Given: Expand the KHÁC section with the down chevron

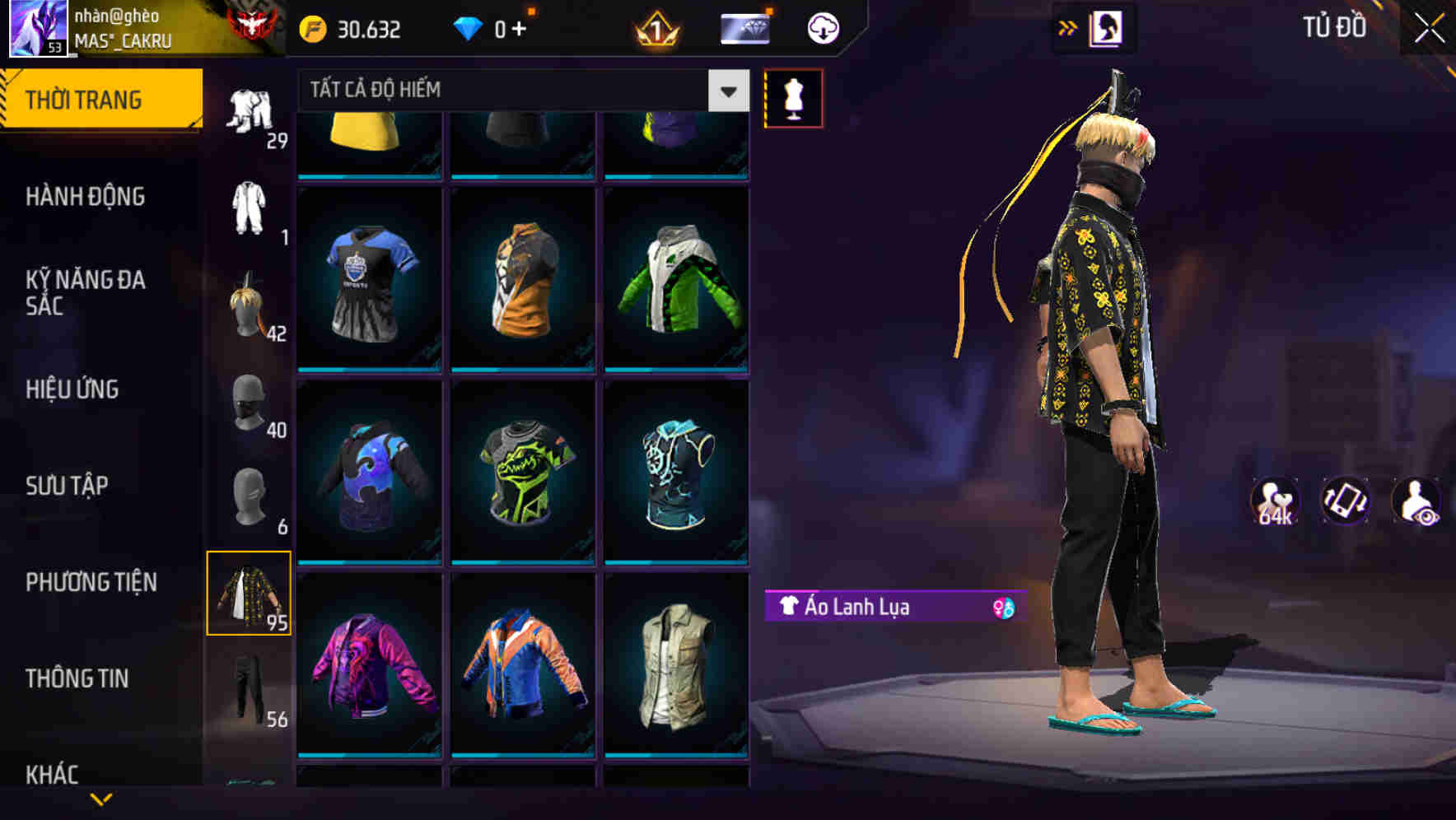Looking at the screenshot, I should click(x=101, y=799).
